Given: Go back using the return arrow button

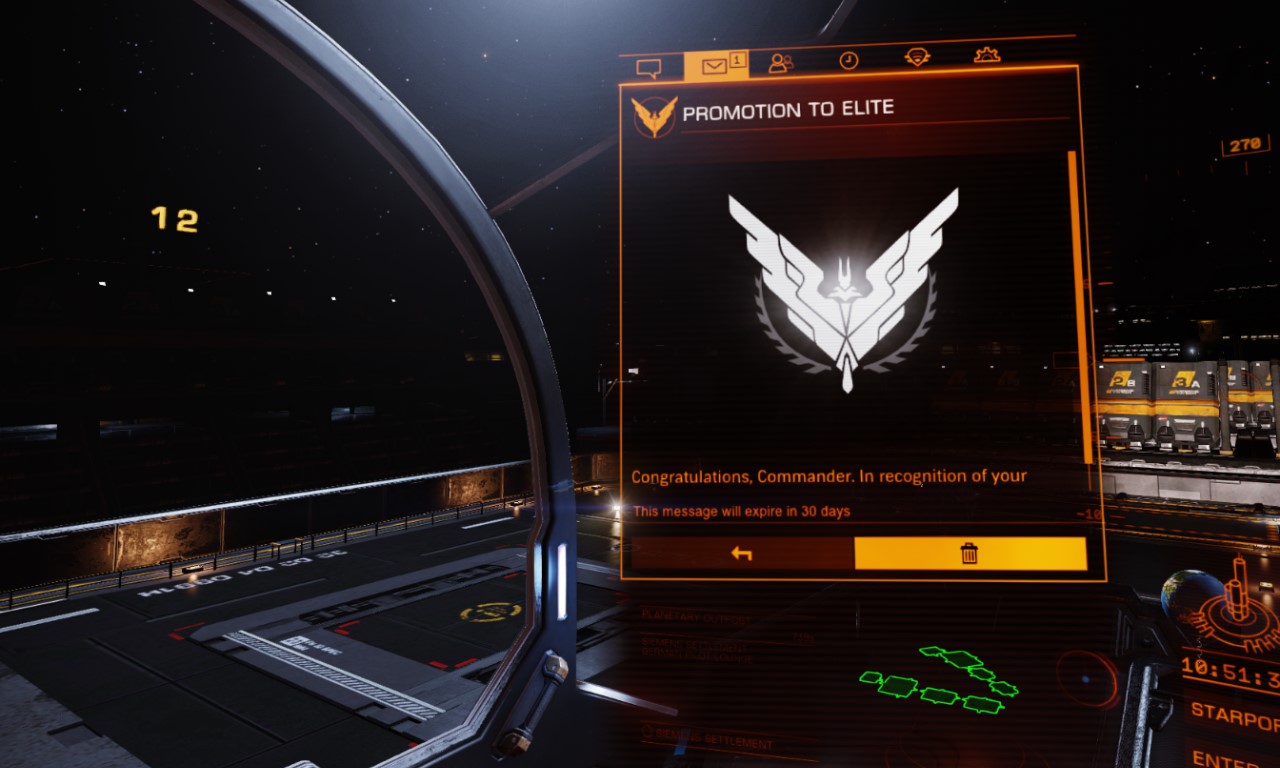Looking at the screenshot, I should click(x=741, y=553).
